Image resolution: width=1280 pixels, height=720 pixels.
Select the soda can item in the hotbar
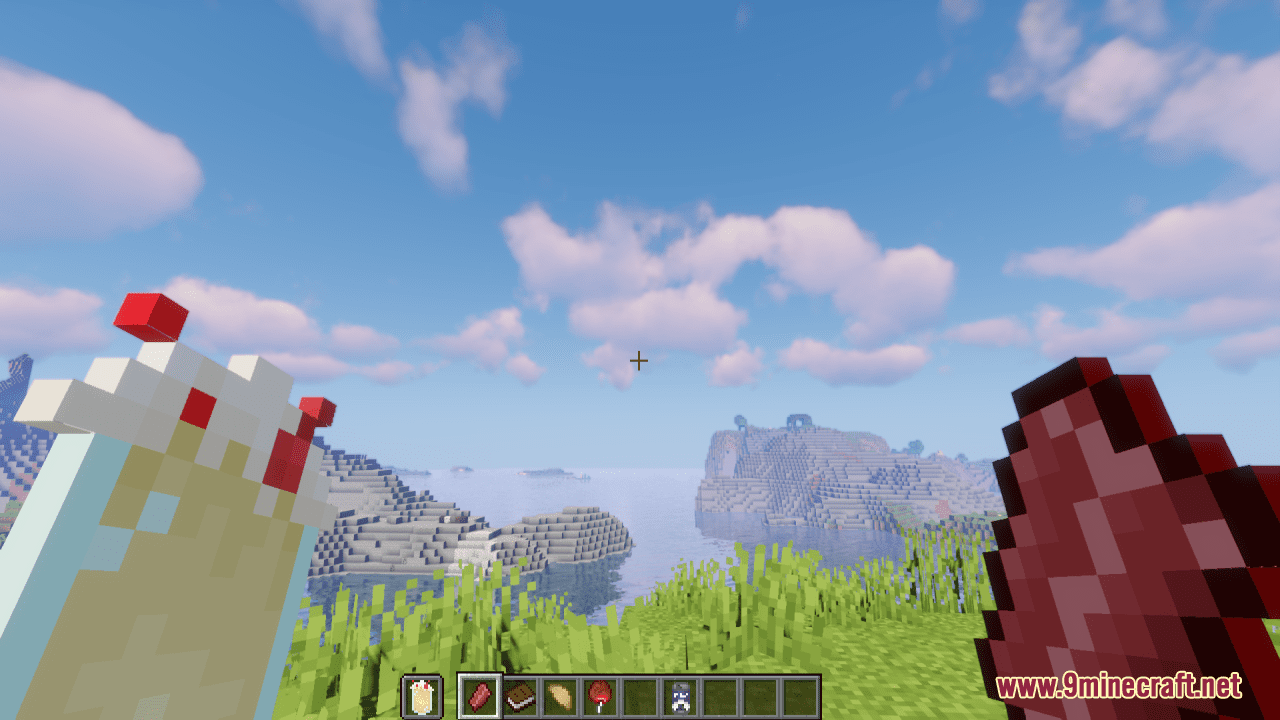coord(680,697)
